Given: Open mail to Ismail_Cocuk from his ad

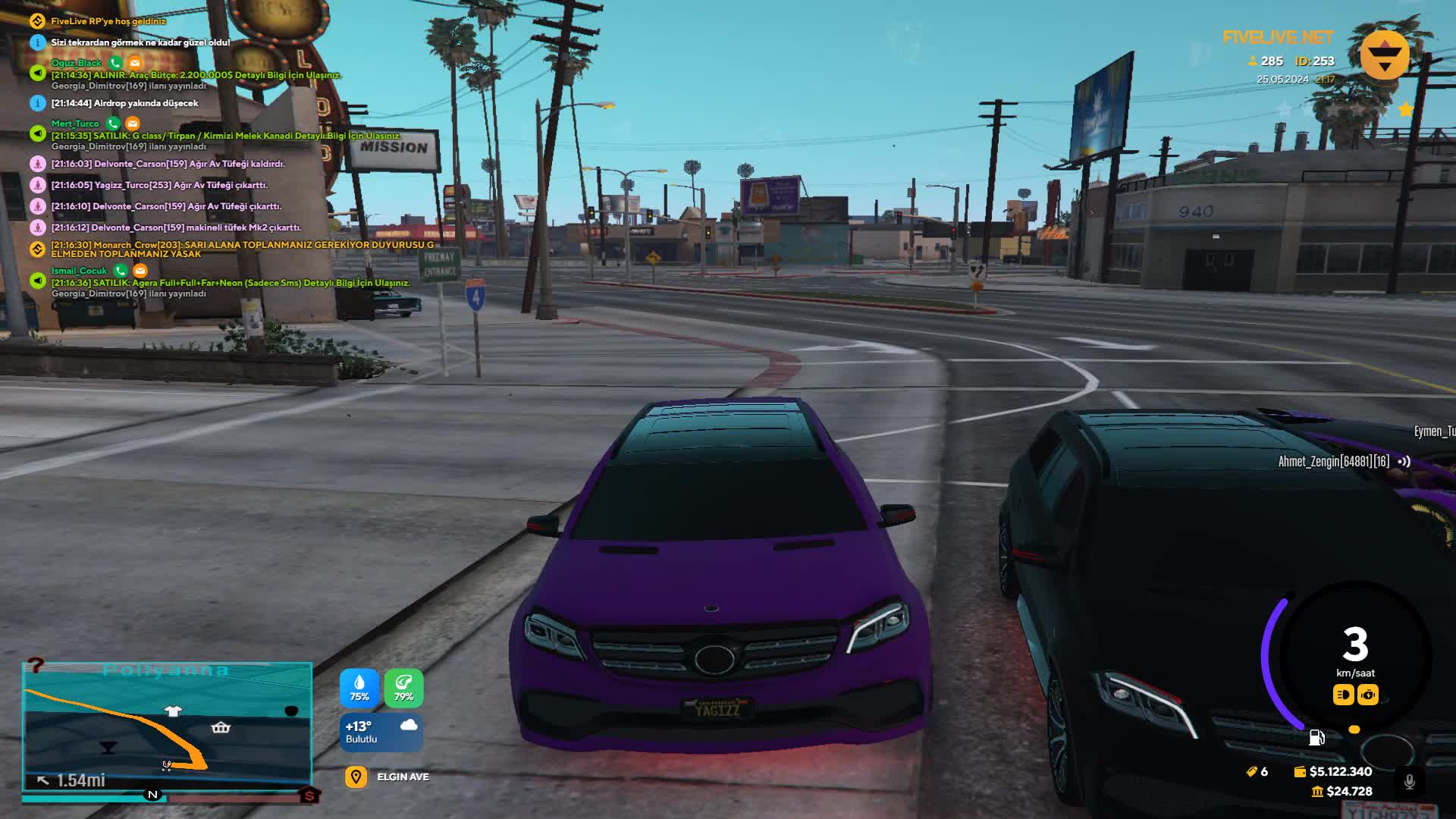Looking at the screenshot, I should 140,270.
